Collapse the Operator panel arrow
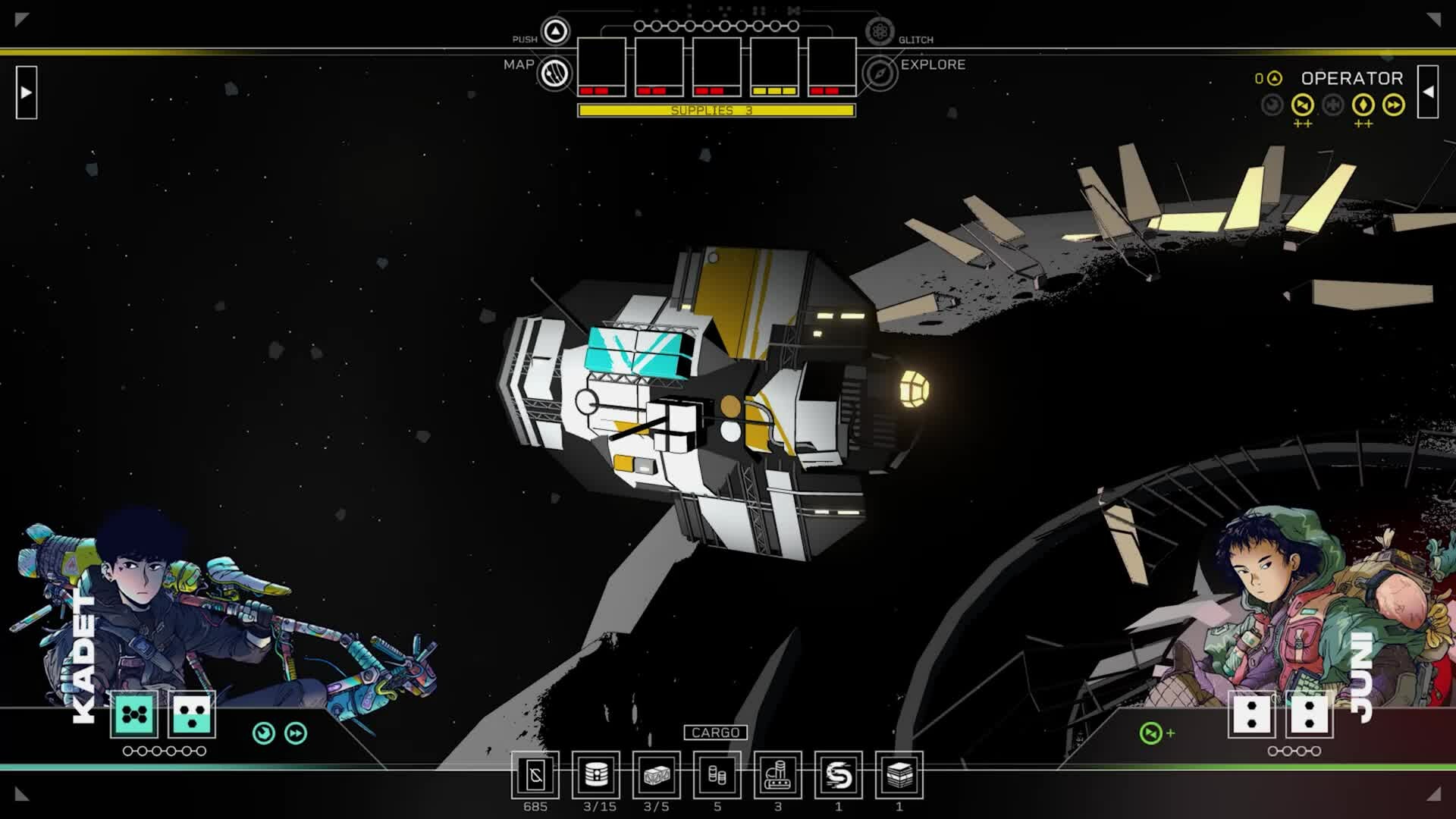This screenshot has width=1456, height=819. [x=1428, y=93]
